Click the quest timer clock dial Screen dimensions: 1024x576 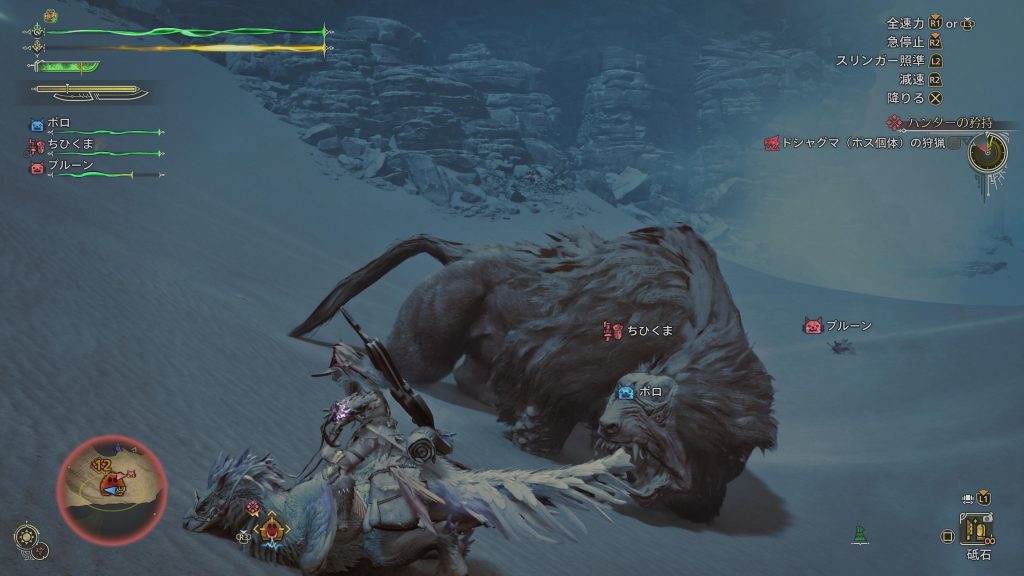click(x=988, y=153)
